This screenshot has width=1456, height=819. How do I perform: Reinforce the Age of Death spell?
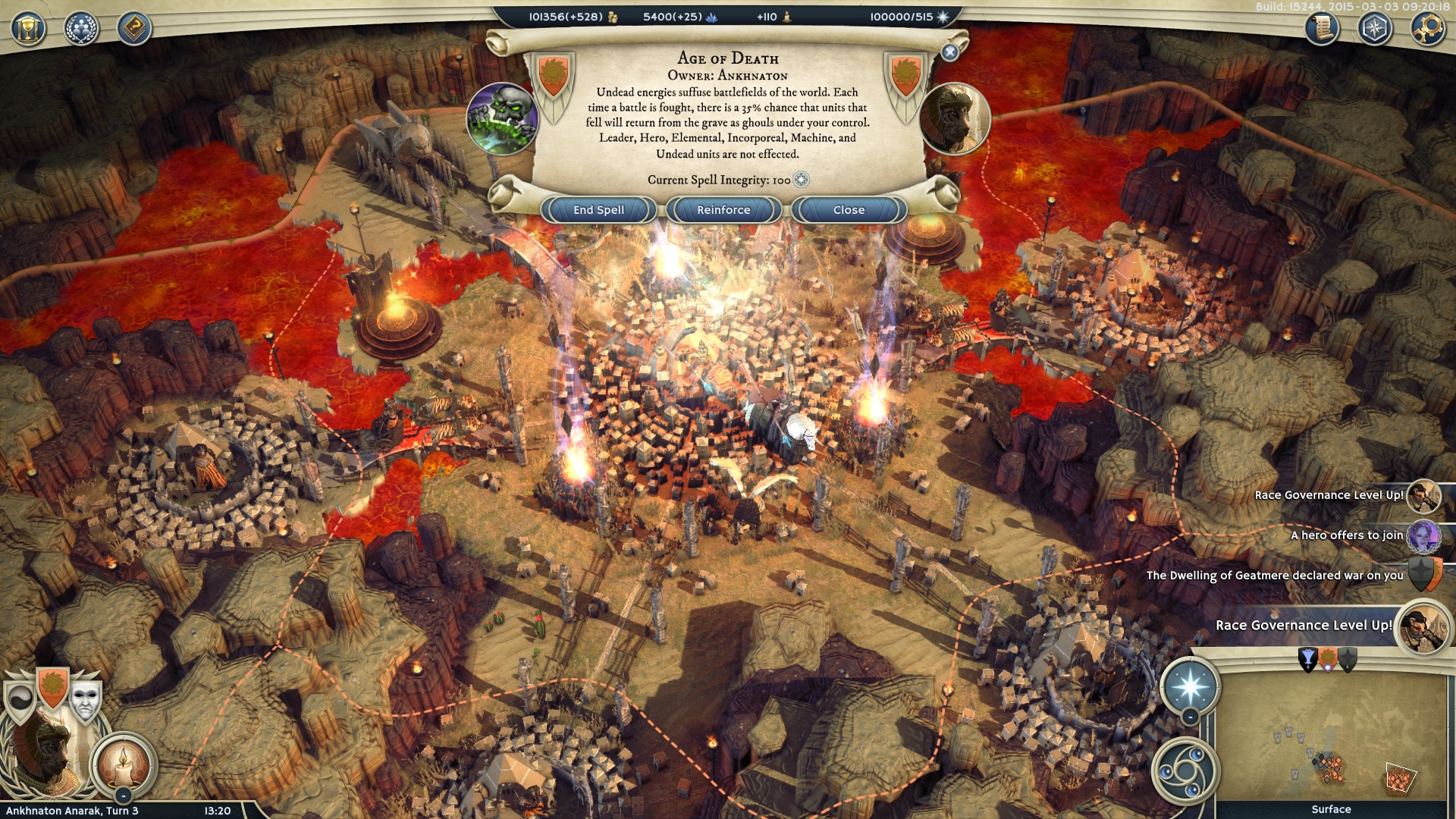tap(723, 210)
